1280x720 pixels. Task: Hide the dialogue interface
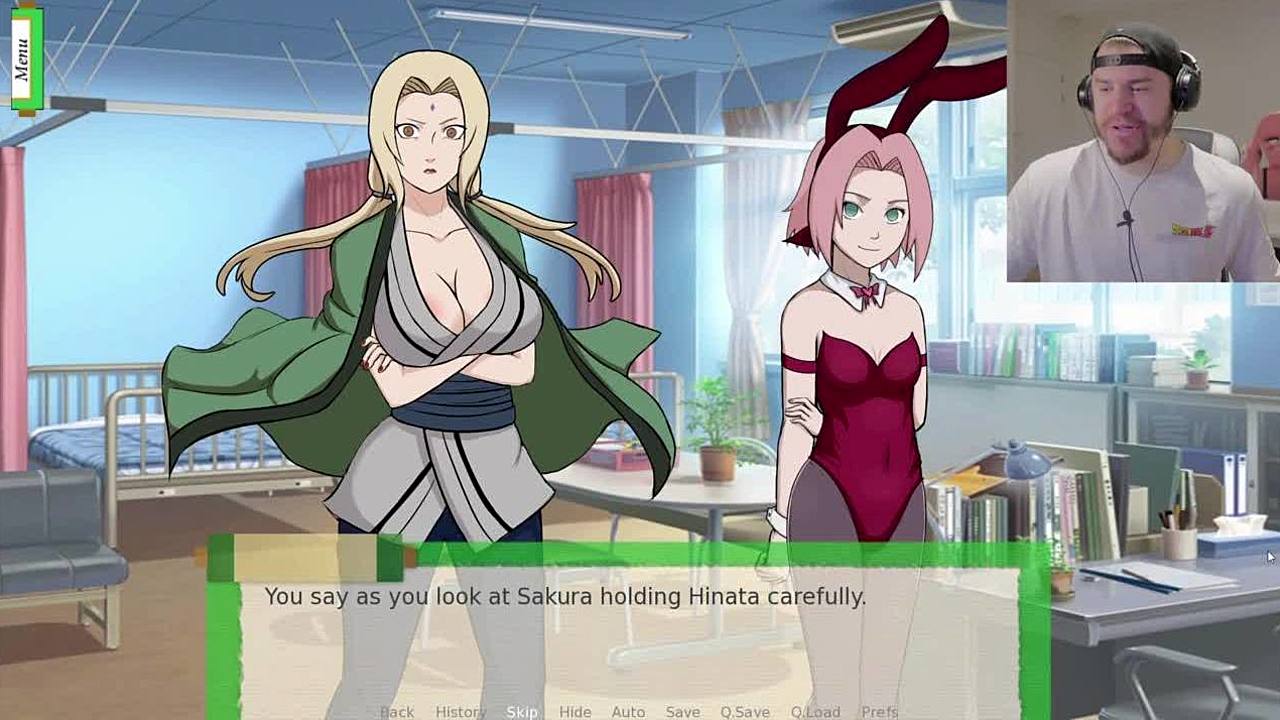pos(575,712)
